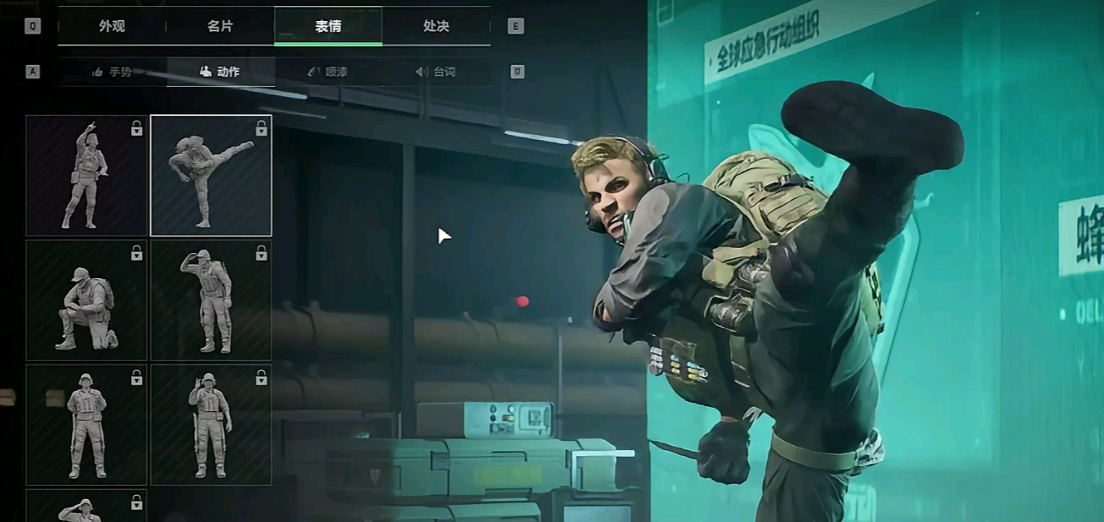Screen dimensions: 1104x522
Task: Pick the kneeling soldier emote
Action: 87,300
